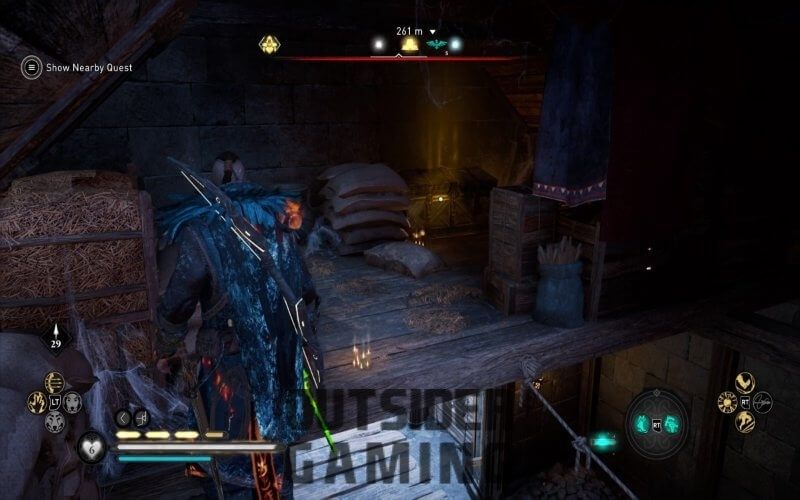Activate the top gold wing melee ability
Viewport: 800px width, 500px height.
tap(744, 382)
